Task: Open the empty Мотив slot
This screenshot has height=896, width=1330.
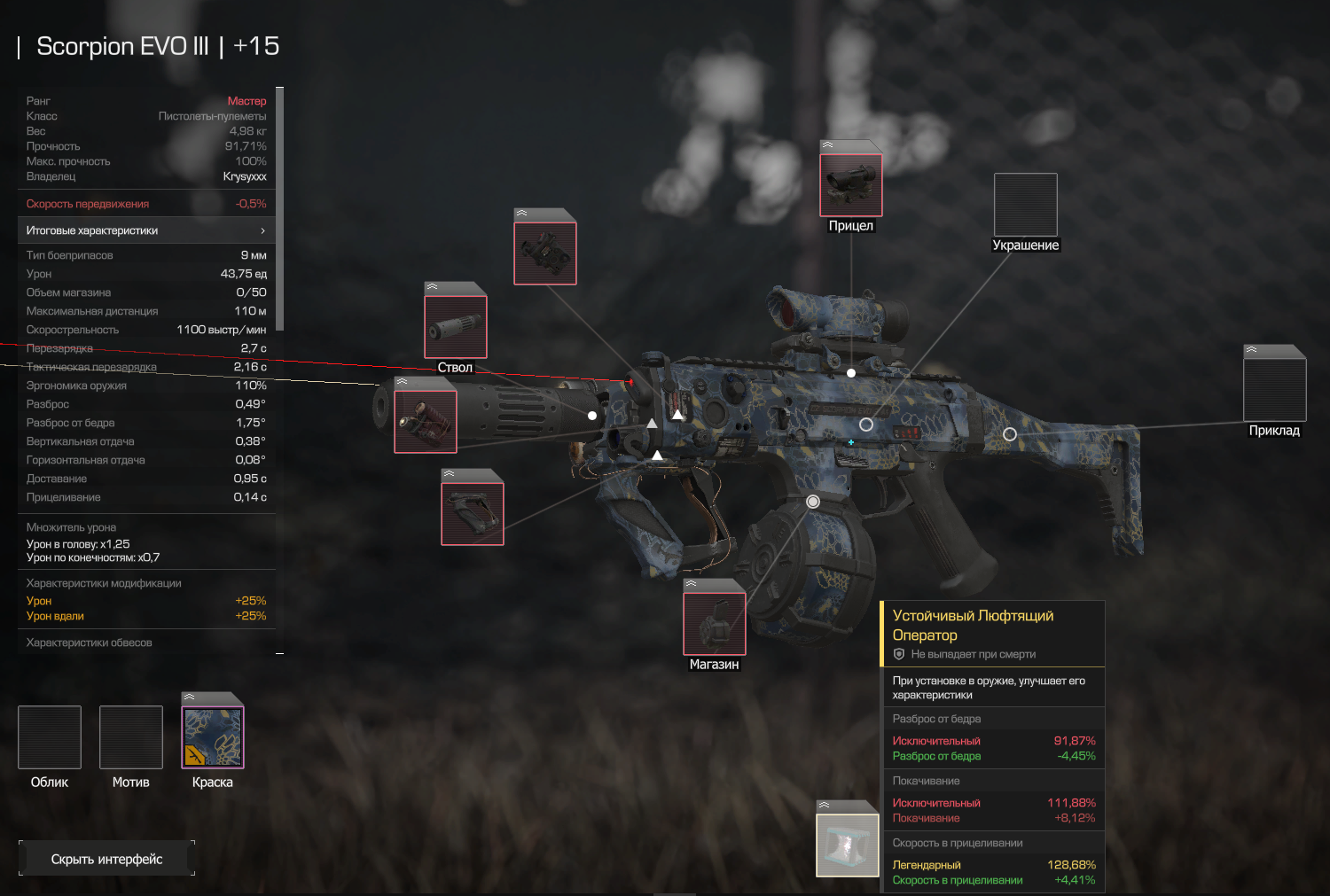Action: pyautogui.click(x=131, y=737)
